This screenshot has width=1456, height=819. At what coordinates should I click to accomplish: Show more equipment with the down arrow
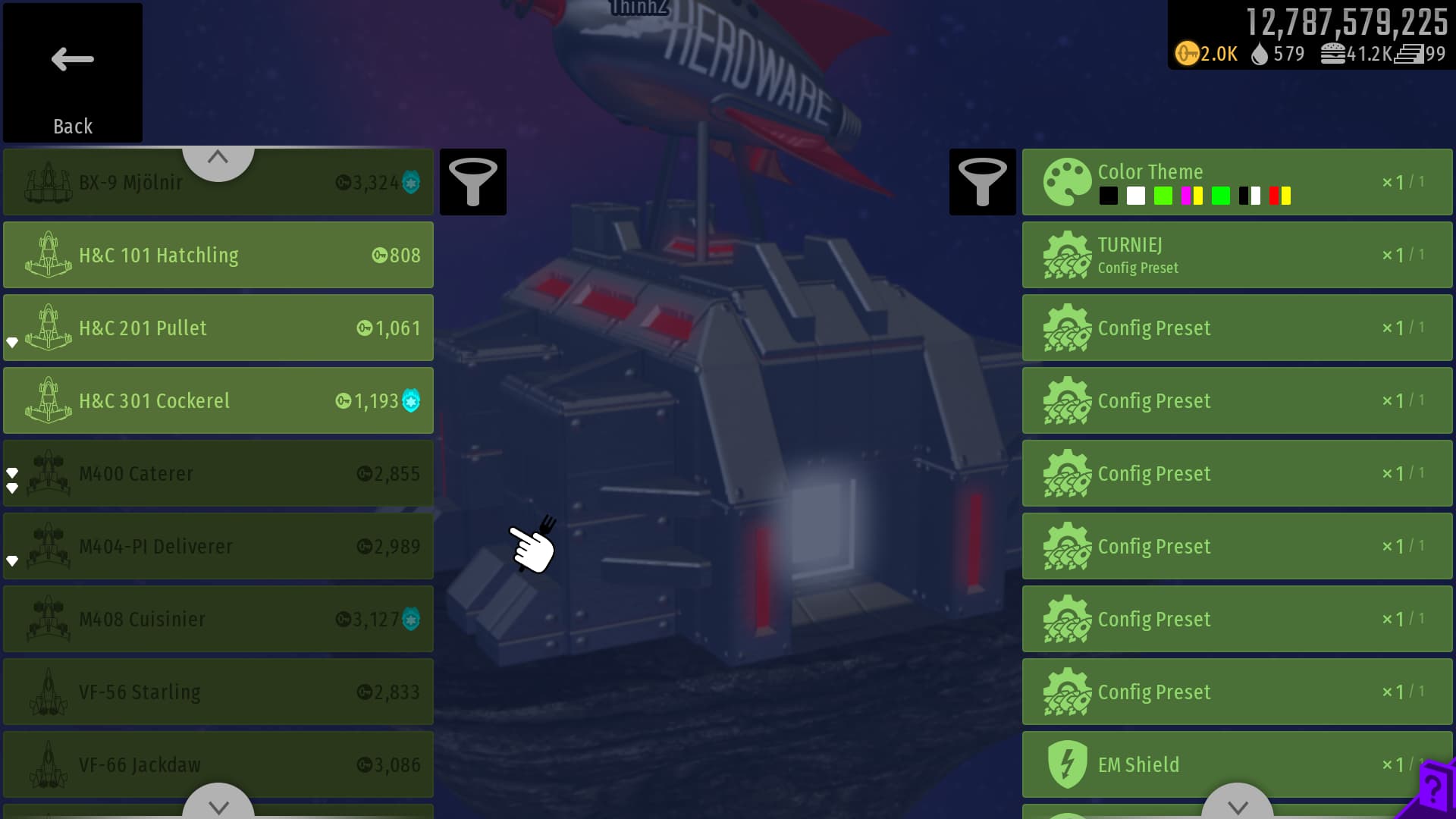pos(1238,805)
